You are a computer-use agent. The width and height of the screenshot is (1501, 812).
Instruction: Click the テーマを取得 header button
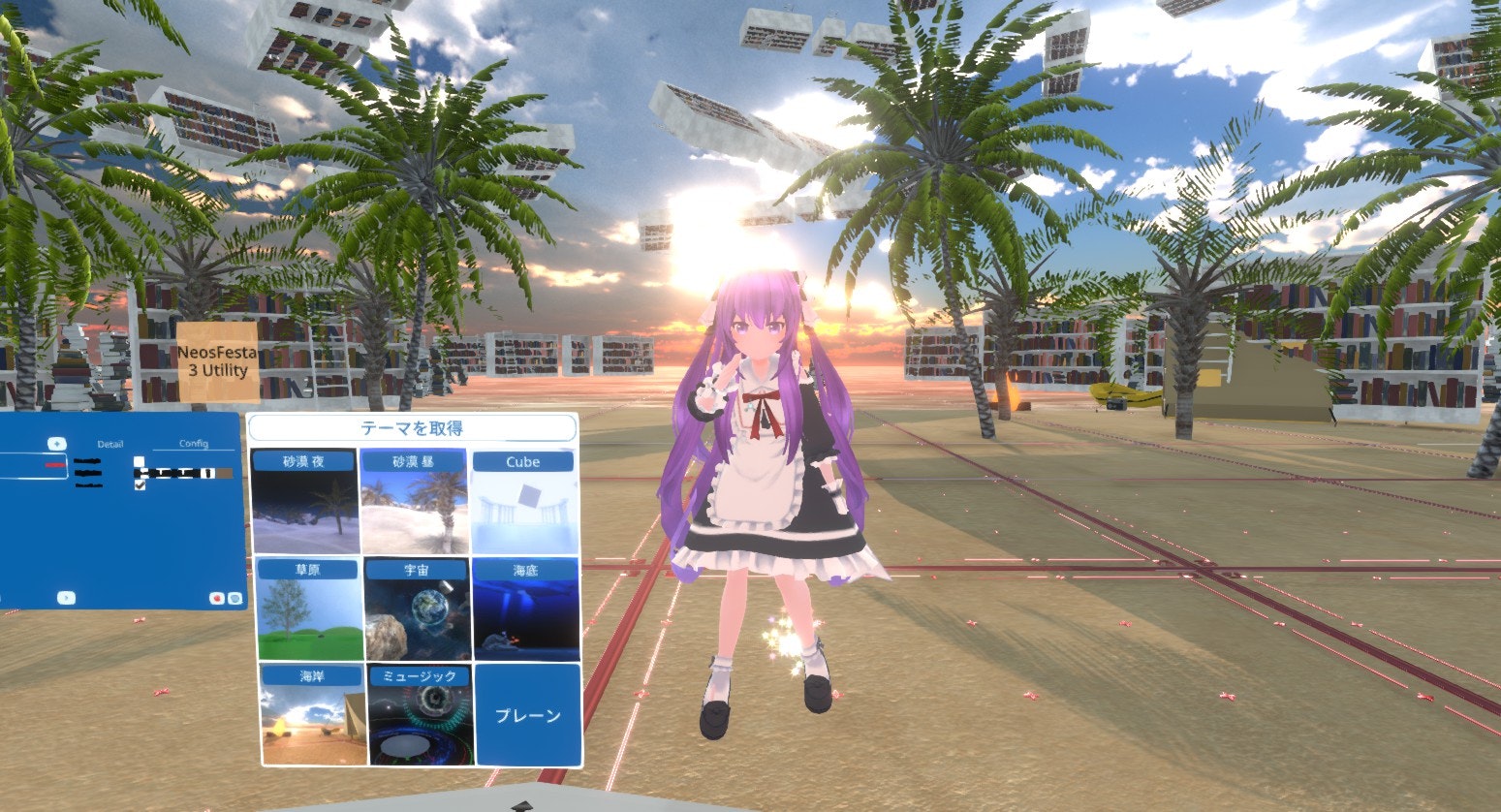412,428
